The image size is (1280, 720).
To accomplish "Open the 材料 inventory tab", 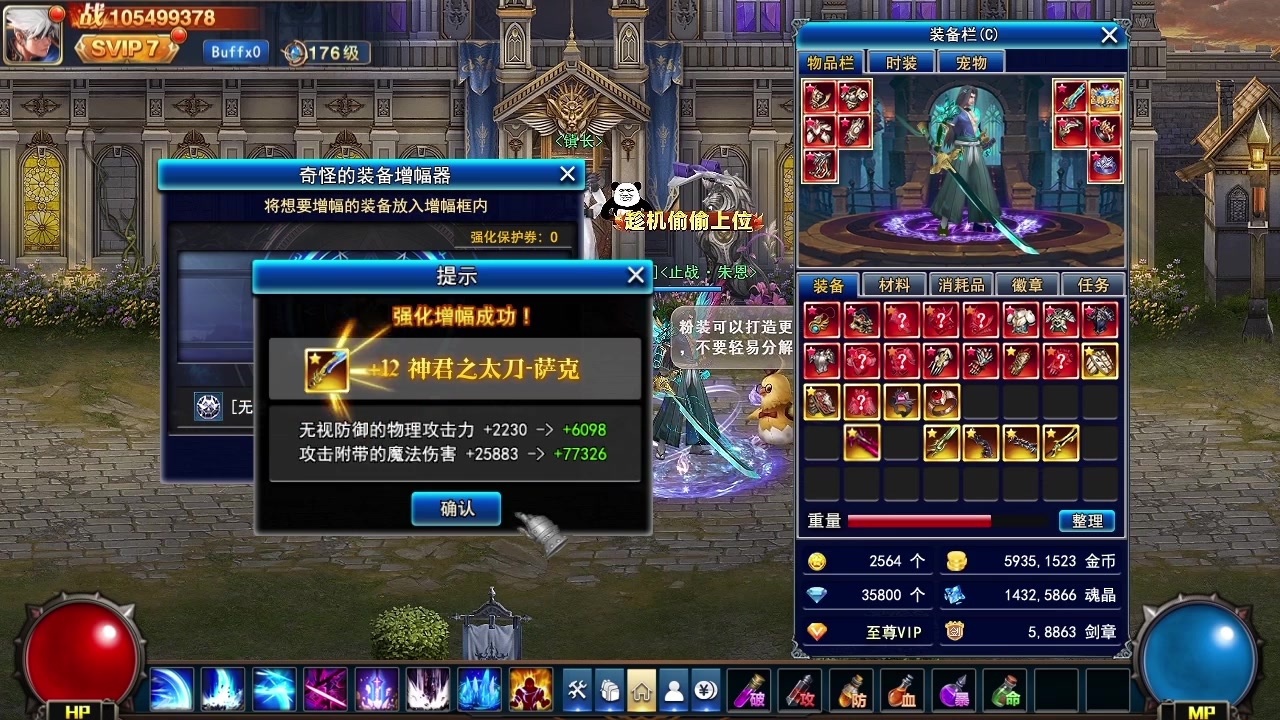I will (x=893, y=284).
